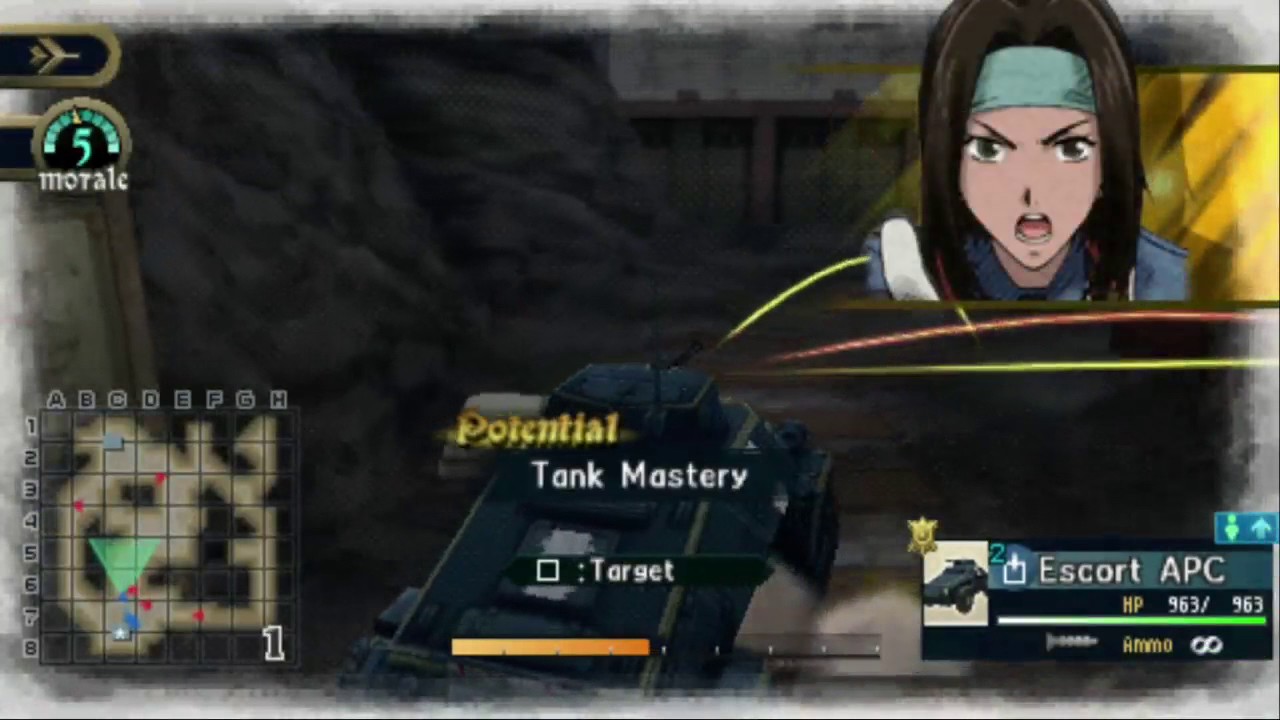Click column header D on the minimap grid
The width and height of the screenshot is (1280, 720).
150,399
